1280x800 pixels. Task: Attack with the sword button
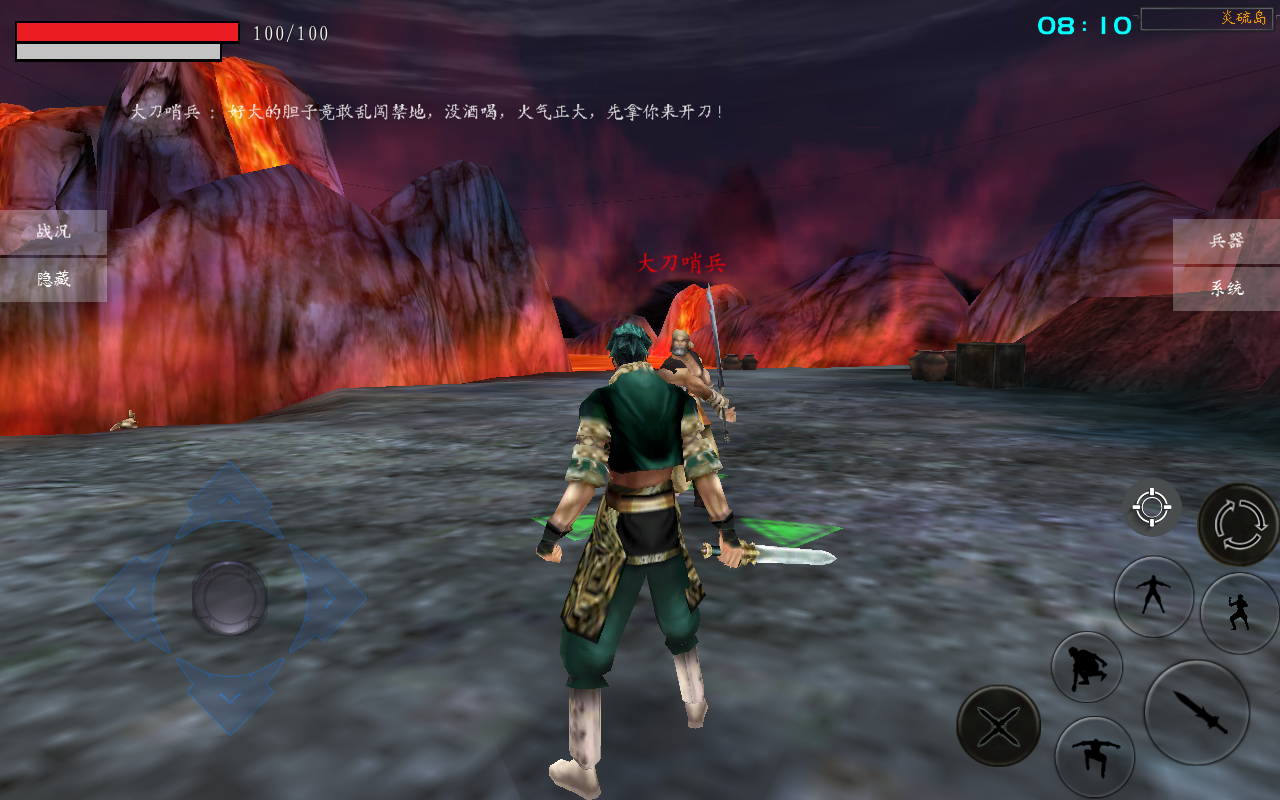coord(1196,712)
